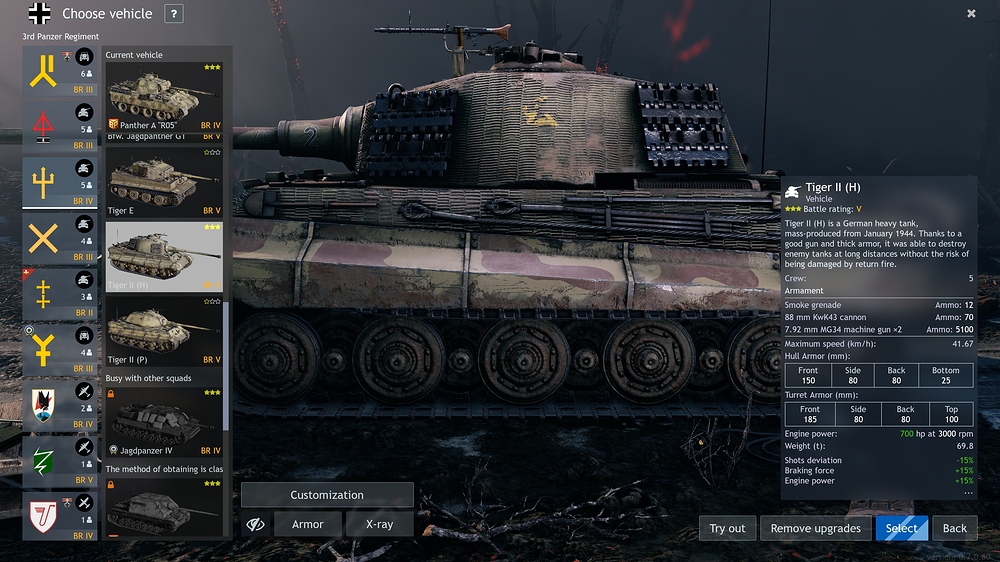Select the black eagle shield squad
The height and width of the screenshot is (562, 1000).
pyautogui.click(x=43, y=405)
